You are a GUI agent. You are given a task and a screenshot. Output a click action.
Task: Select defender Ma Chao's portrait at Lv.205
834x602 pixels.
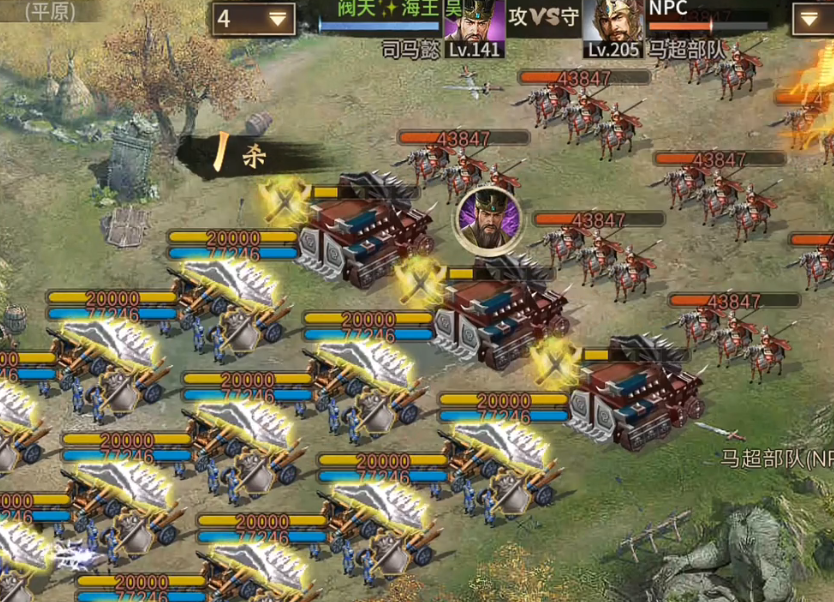tap(612, 22)
